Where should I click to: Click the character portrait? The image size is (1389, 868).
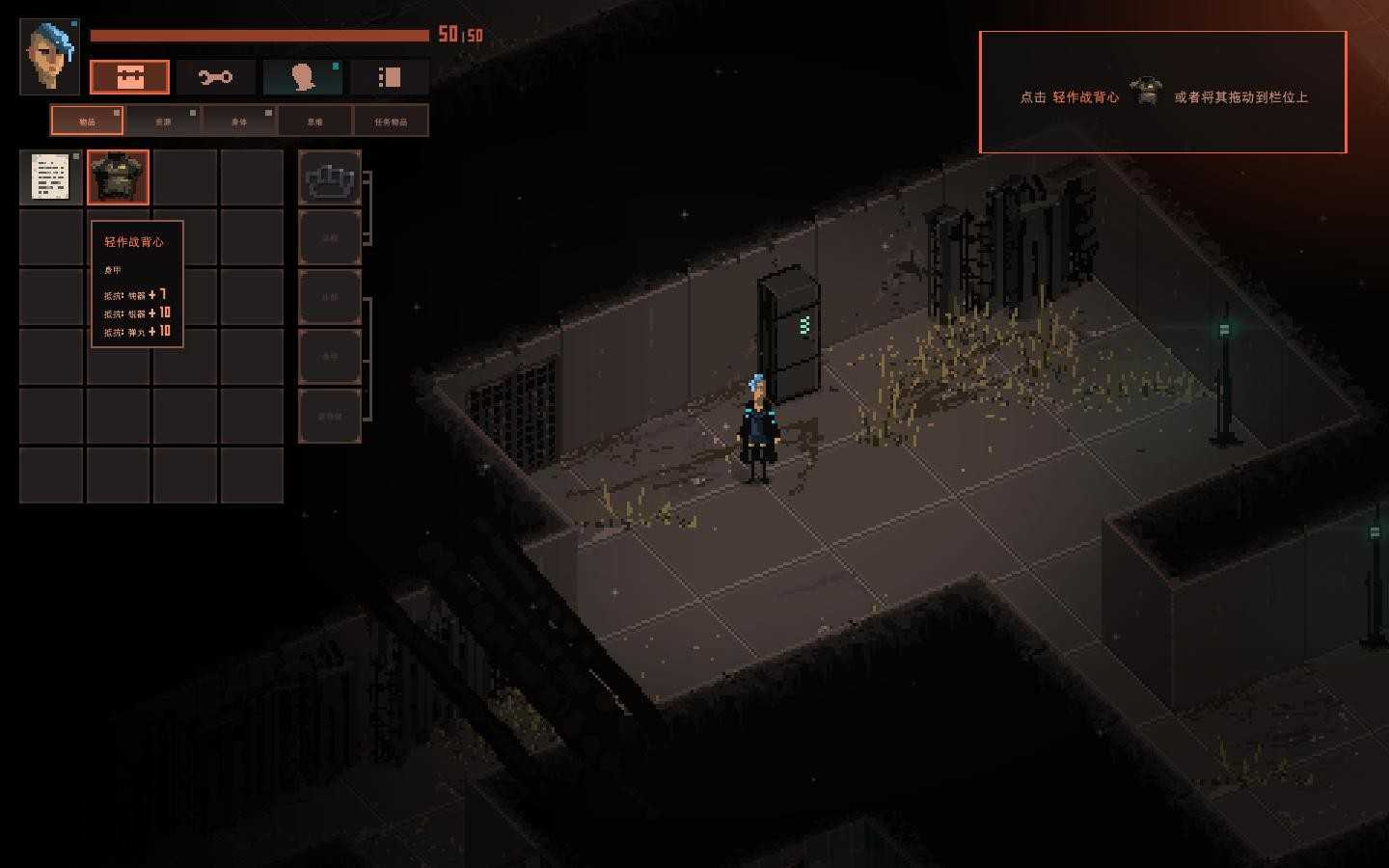pyautogui.click(x=49, y=56)
